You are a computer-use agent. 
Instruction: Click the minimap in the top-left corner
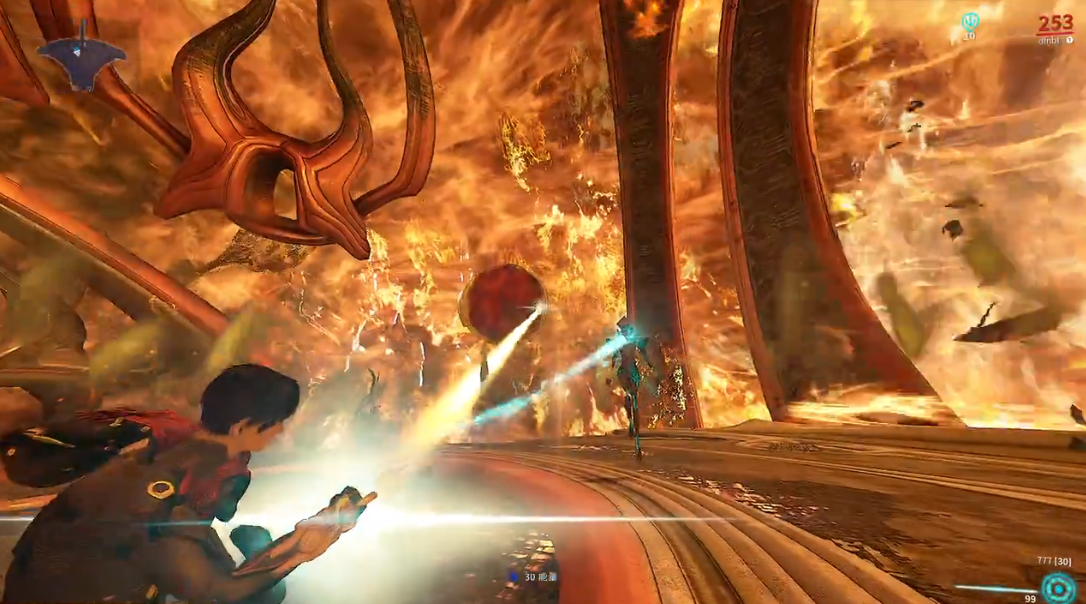(82, 56)
